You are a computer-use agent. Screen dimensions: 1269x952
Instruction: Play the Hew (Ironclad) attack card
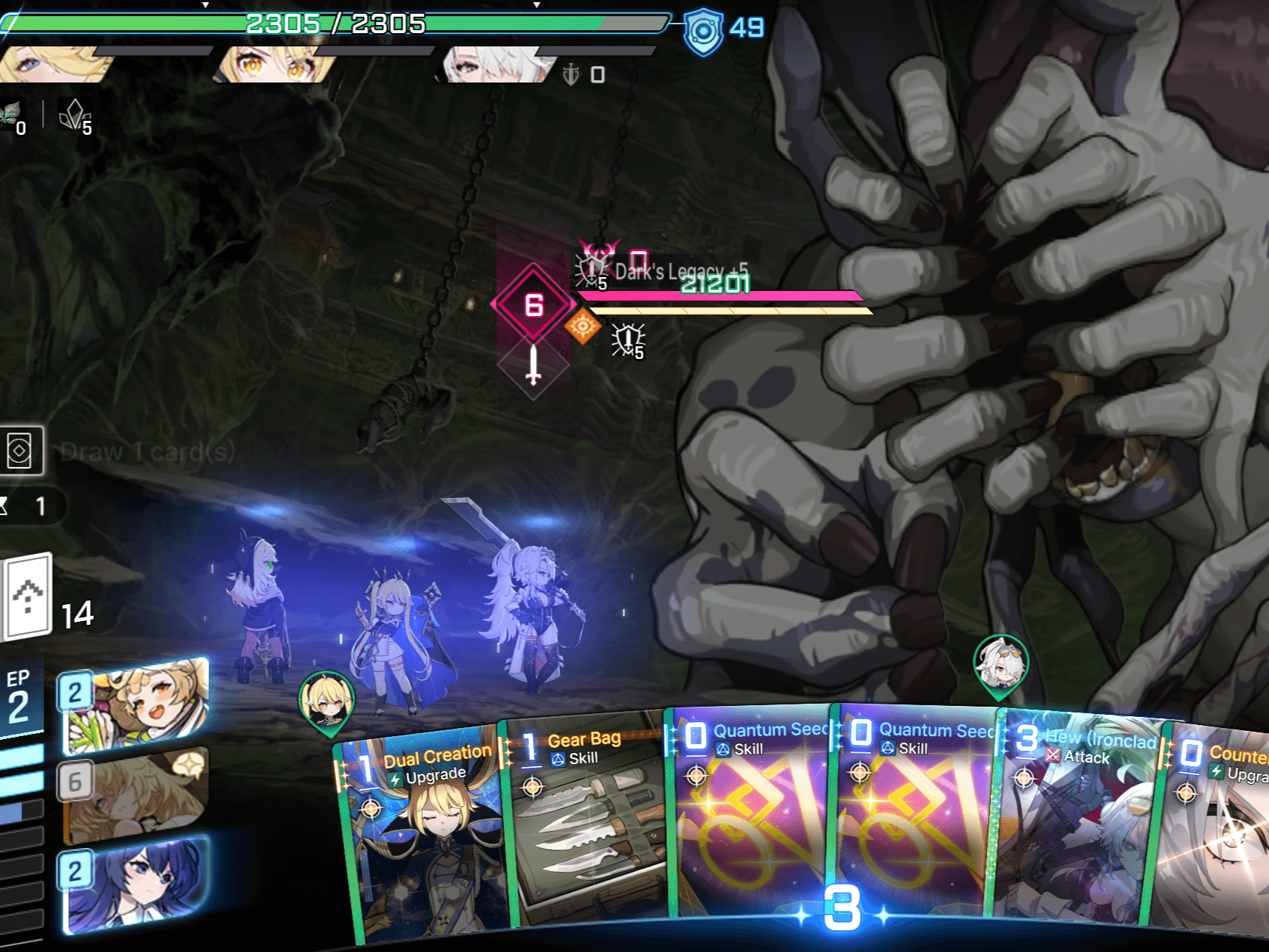(1076, 818)
